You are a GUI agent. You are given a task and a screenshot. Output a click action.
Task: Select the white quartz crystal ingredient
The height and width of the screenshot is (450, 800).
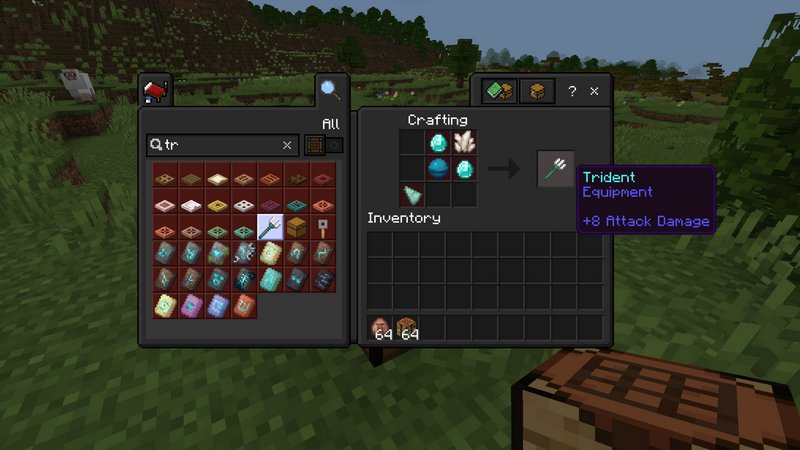pyautogui.click(x=463, y=143)
